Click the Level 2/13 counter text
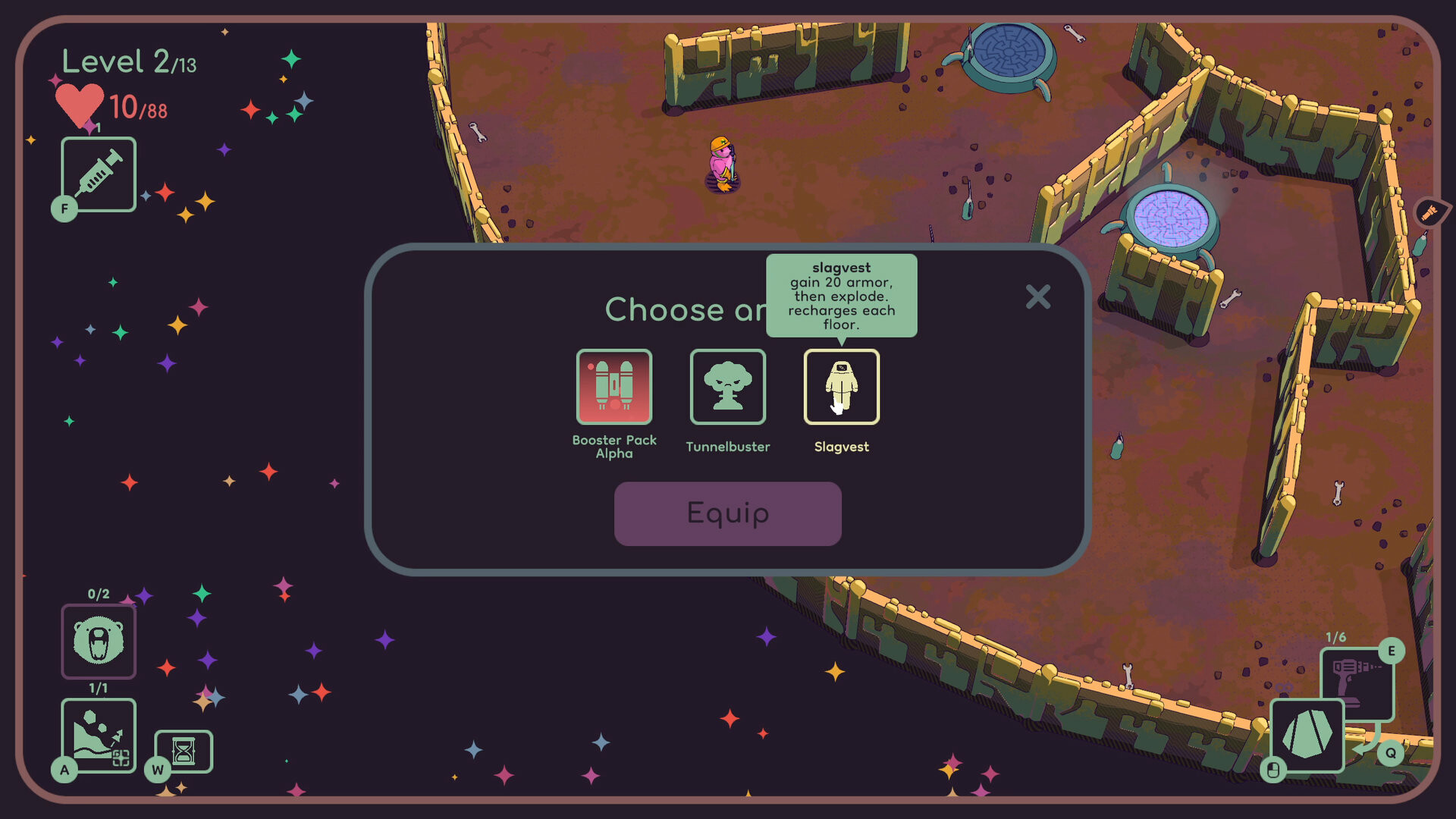Image resolution: width=1456 pixels, height=819 pixels. (x=127, y=62)
